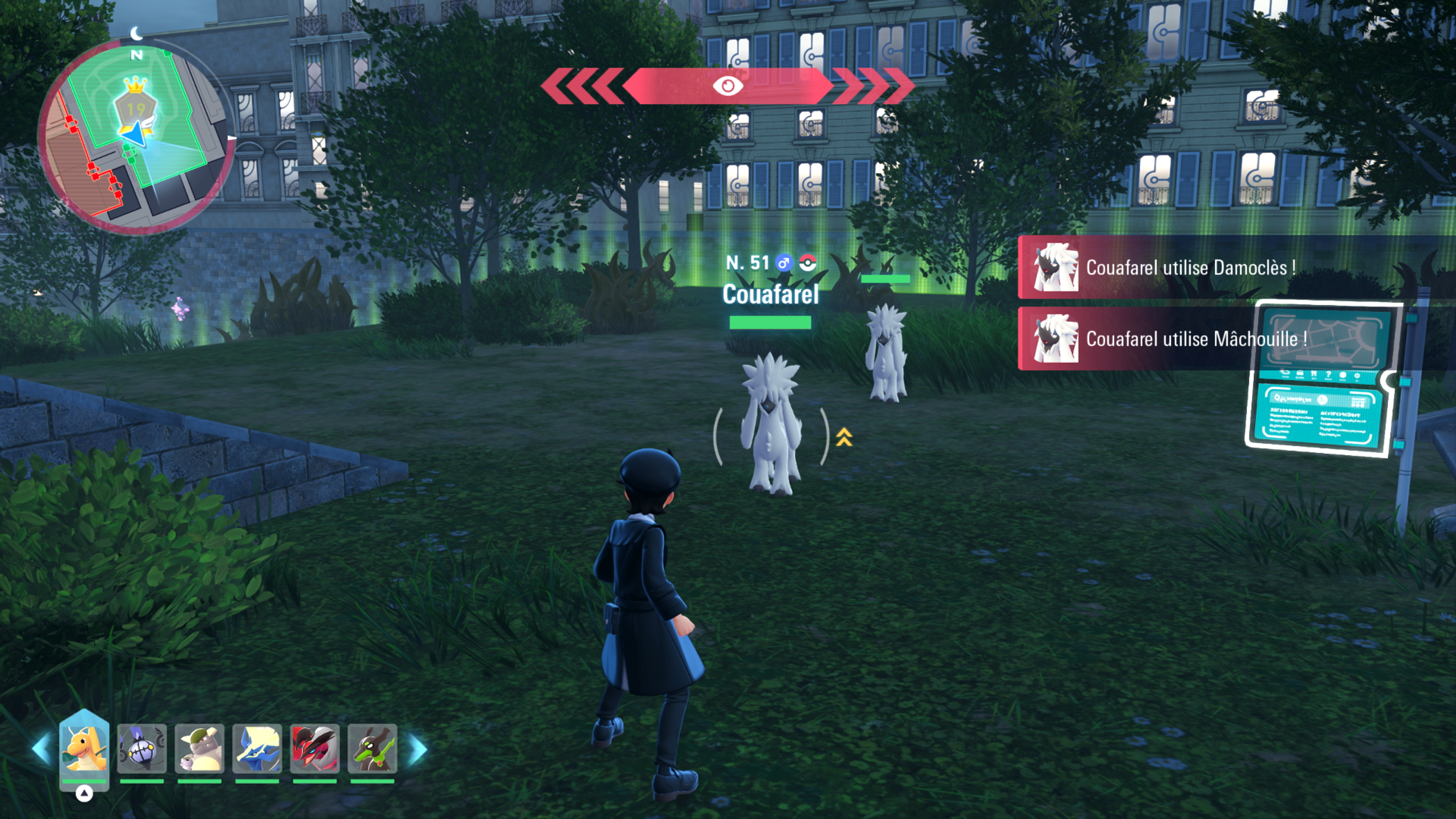The width and height of the screenshot is (1456, 819).
Task: Switch to Zygarde party slot
Action: coord(372,748)
